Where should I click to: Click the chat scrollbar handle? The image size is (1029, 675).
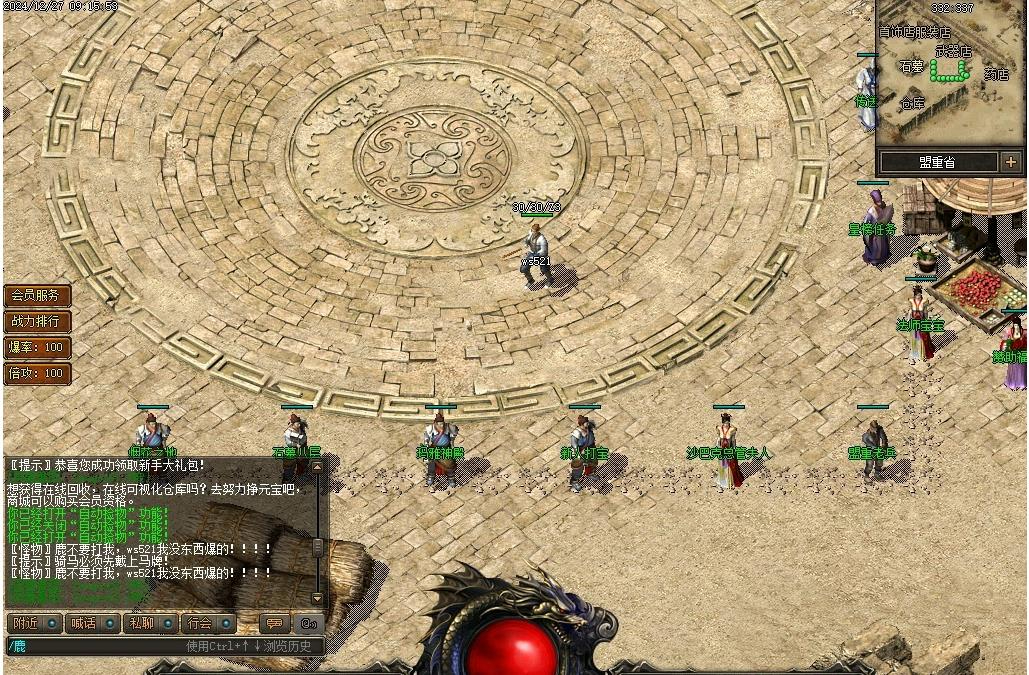[317, 547]
